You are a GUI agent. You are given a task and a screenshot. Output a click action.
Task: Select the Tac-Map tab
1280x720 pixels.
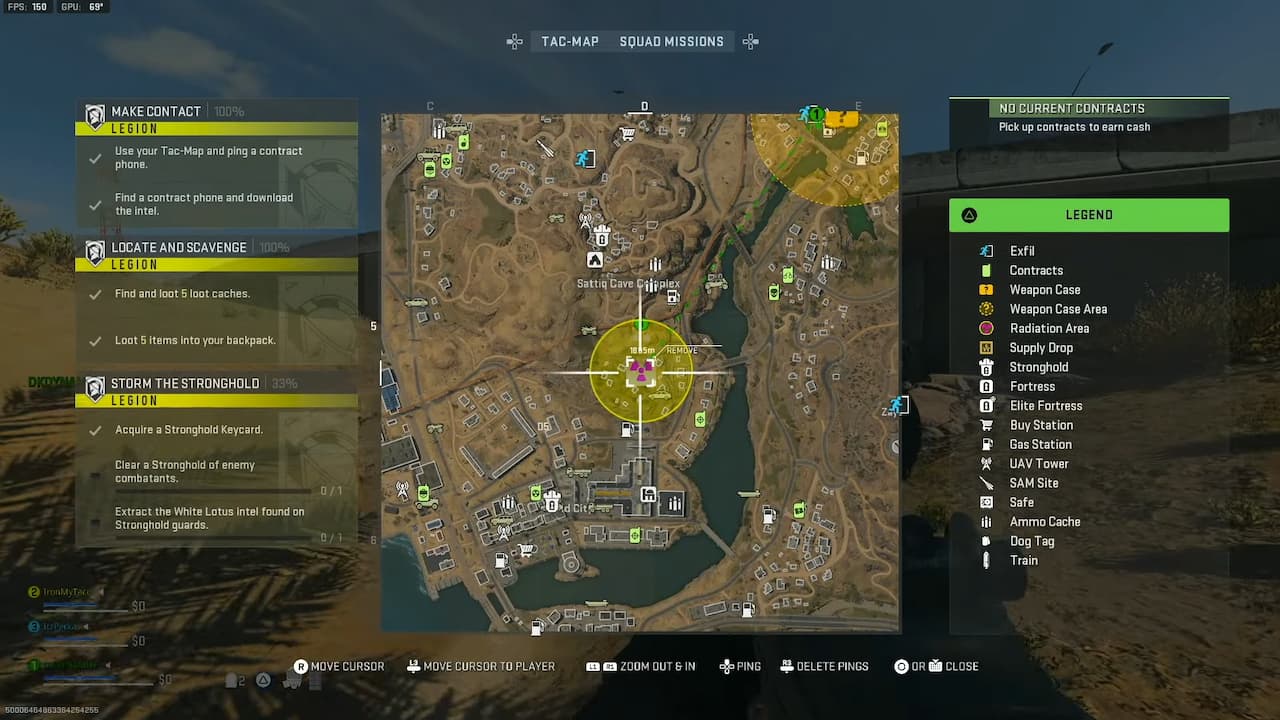(x=570, y=41)
